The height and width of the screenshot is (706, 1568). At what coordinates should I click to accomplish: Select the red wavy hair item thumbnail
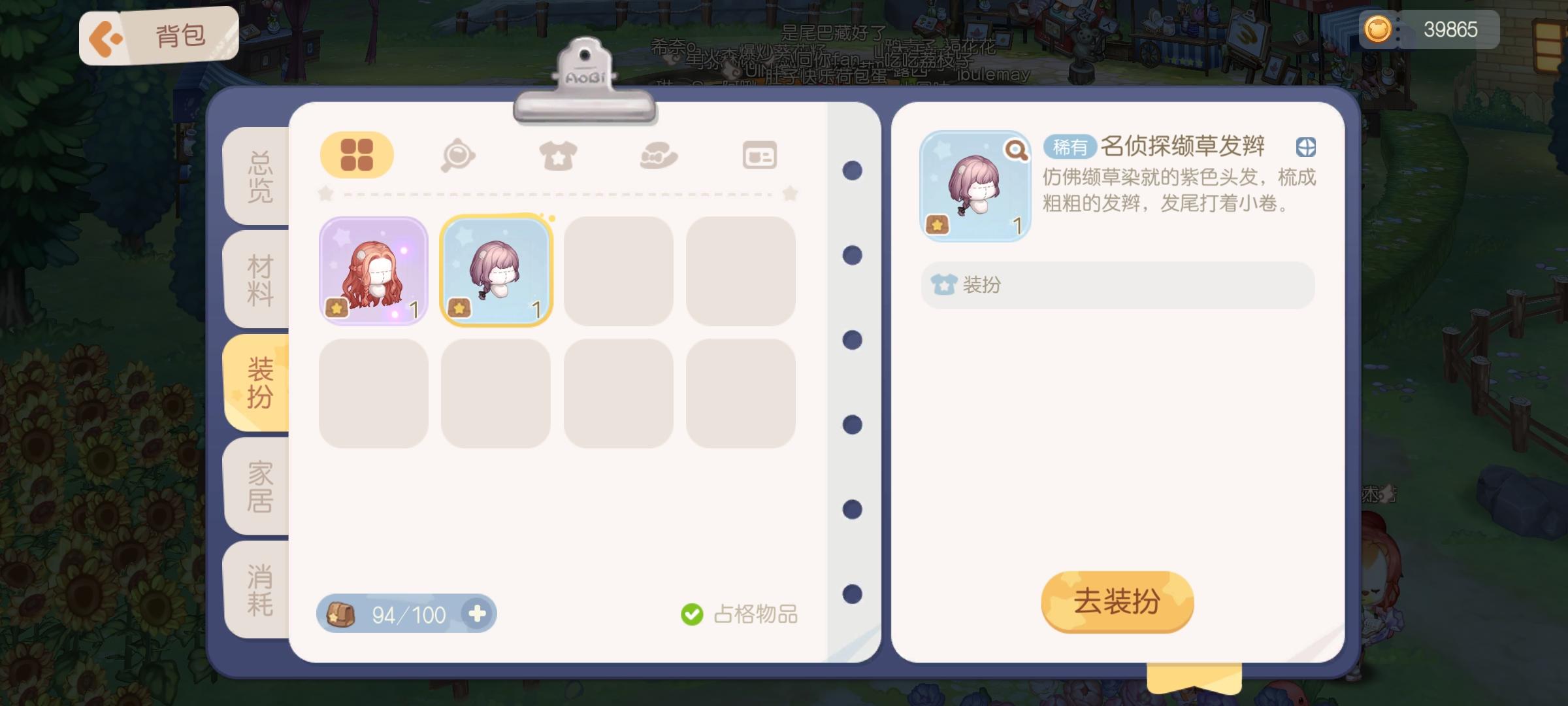(x=373, y=270)
